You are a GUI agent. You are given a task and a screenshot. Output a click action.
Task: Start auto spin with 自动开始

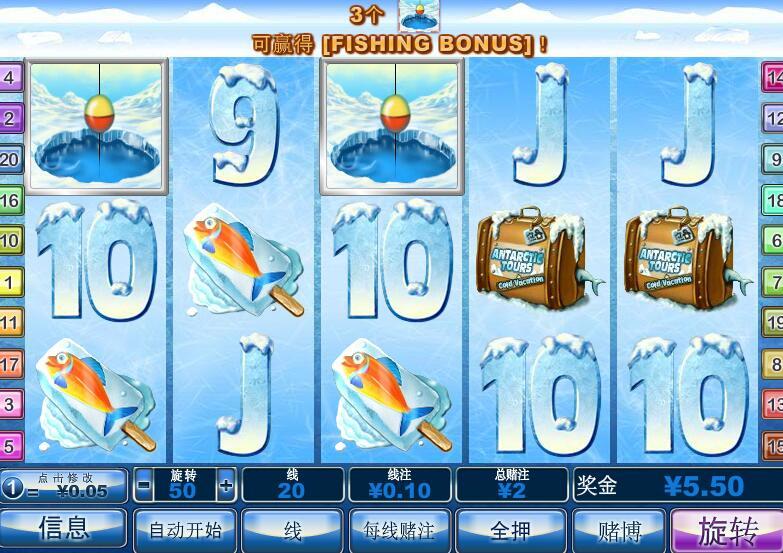tap(185, 529)
